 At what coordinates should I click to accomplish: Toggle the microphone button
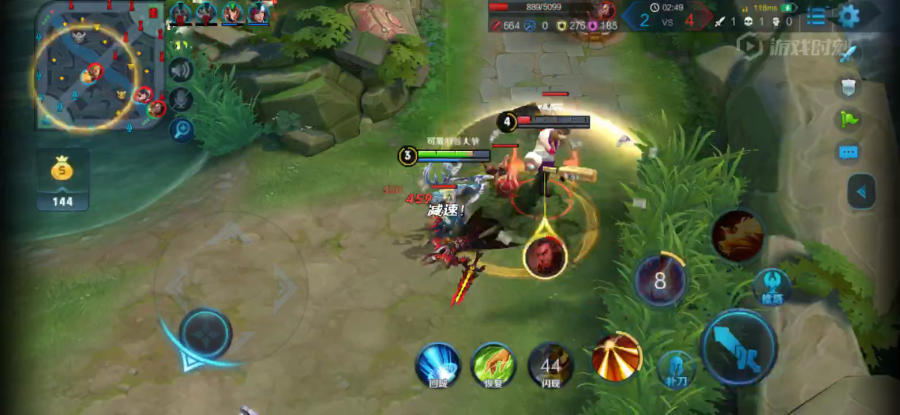pos(181,99)
